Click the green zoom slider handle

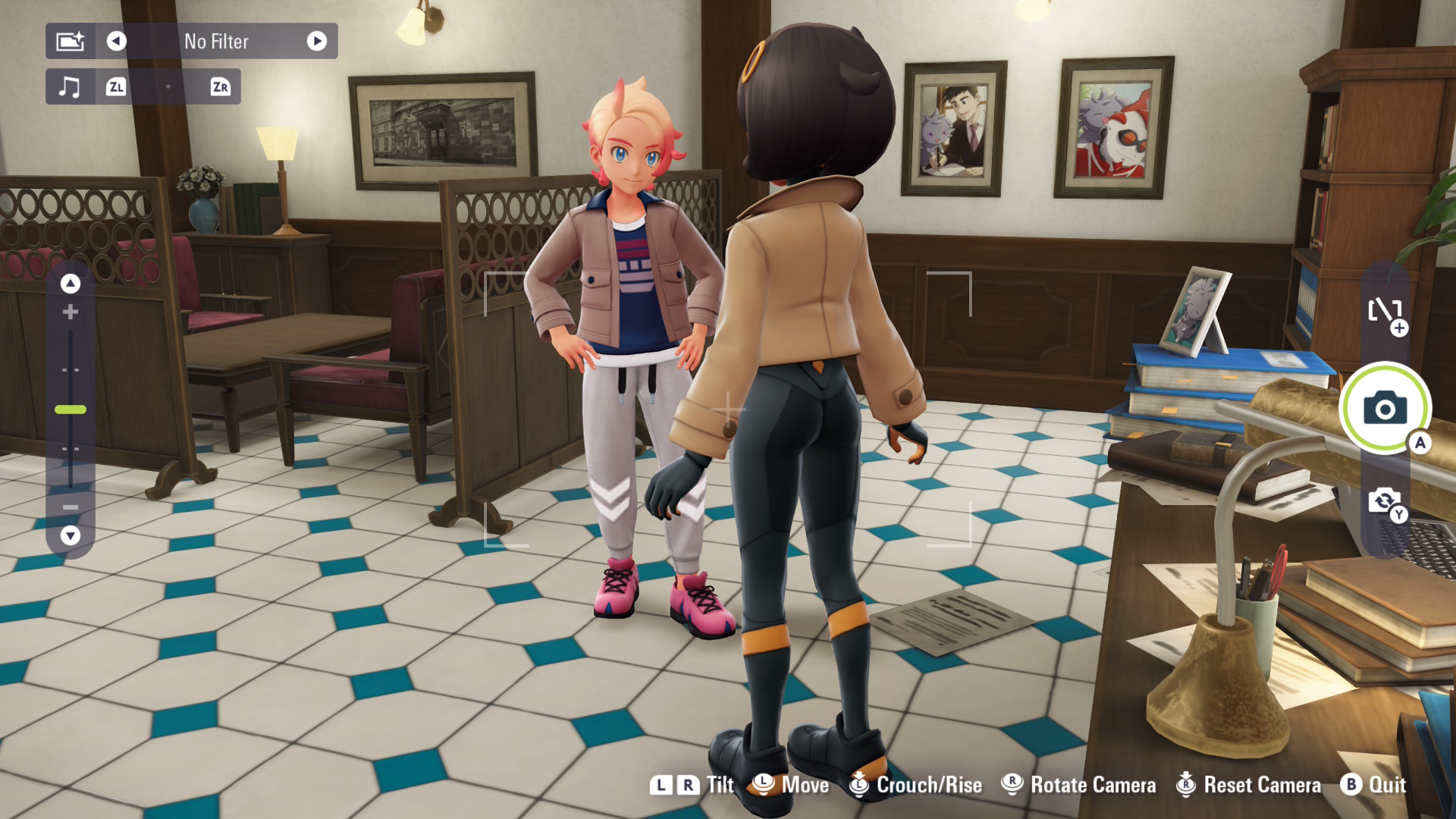(x=71, y=409)
